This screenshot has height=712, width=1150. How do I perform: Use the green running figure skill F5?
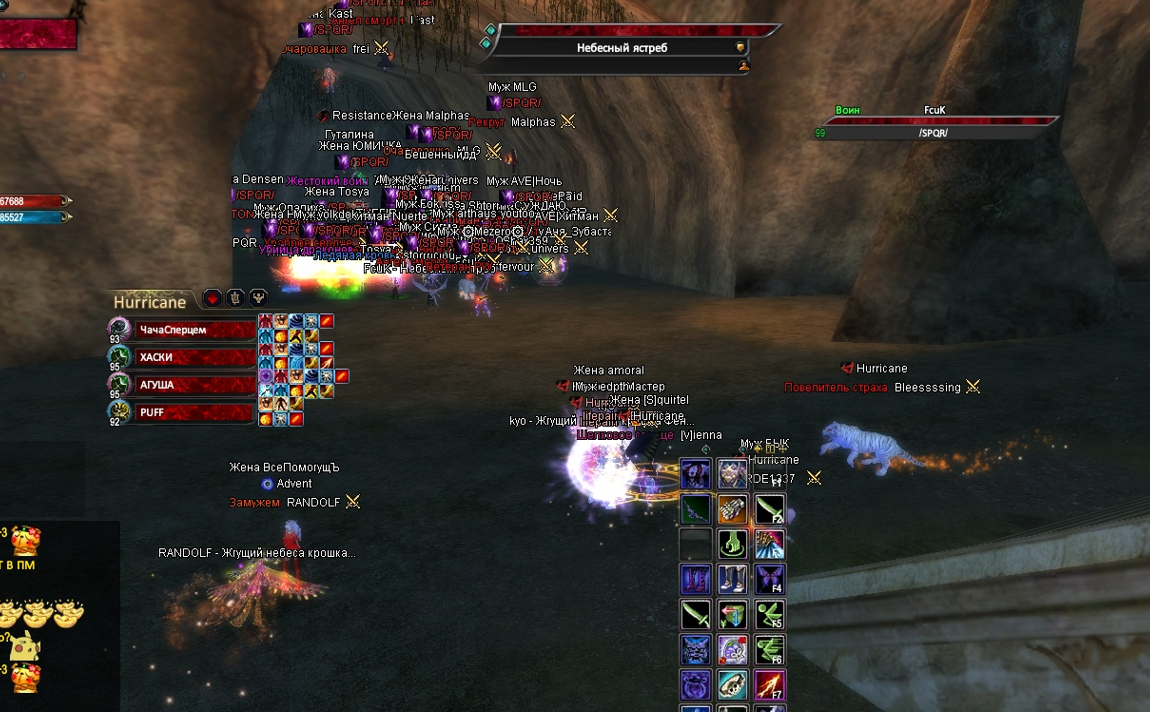coord(769,614)
